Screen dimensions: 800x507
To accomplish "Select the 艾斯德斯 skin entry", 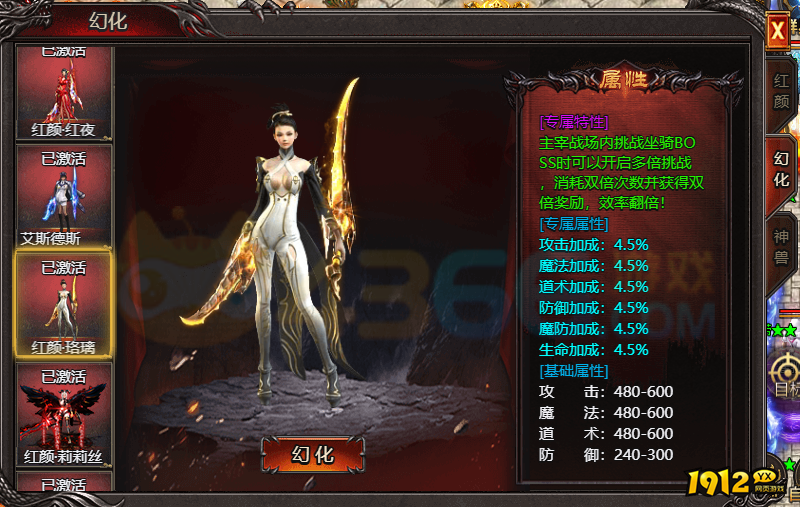I will [x=63, y=197].
